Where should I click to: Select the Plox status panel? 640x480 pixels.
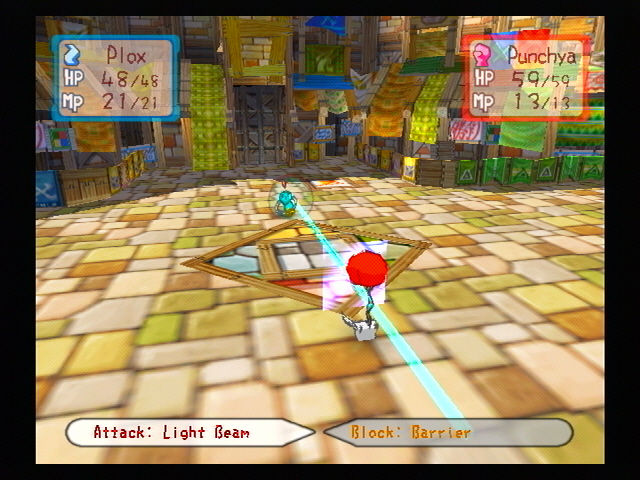116,78
